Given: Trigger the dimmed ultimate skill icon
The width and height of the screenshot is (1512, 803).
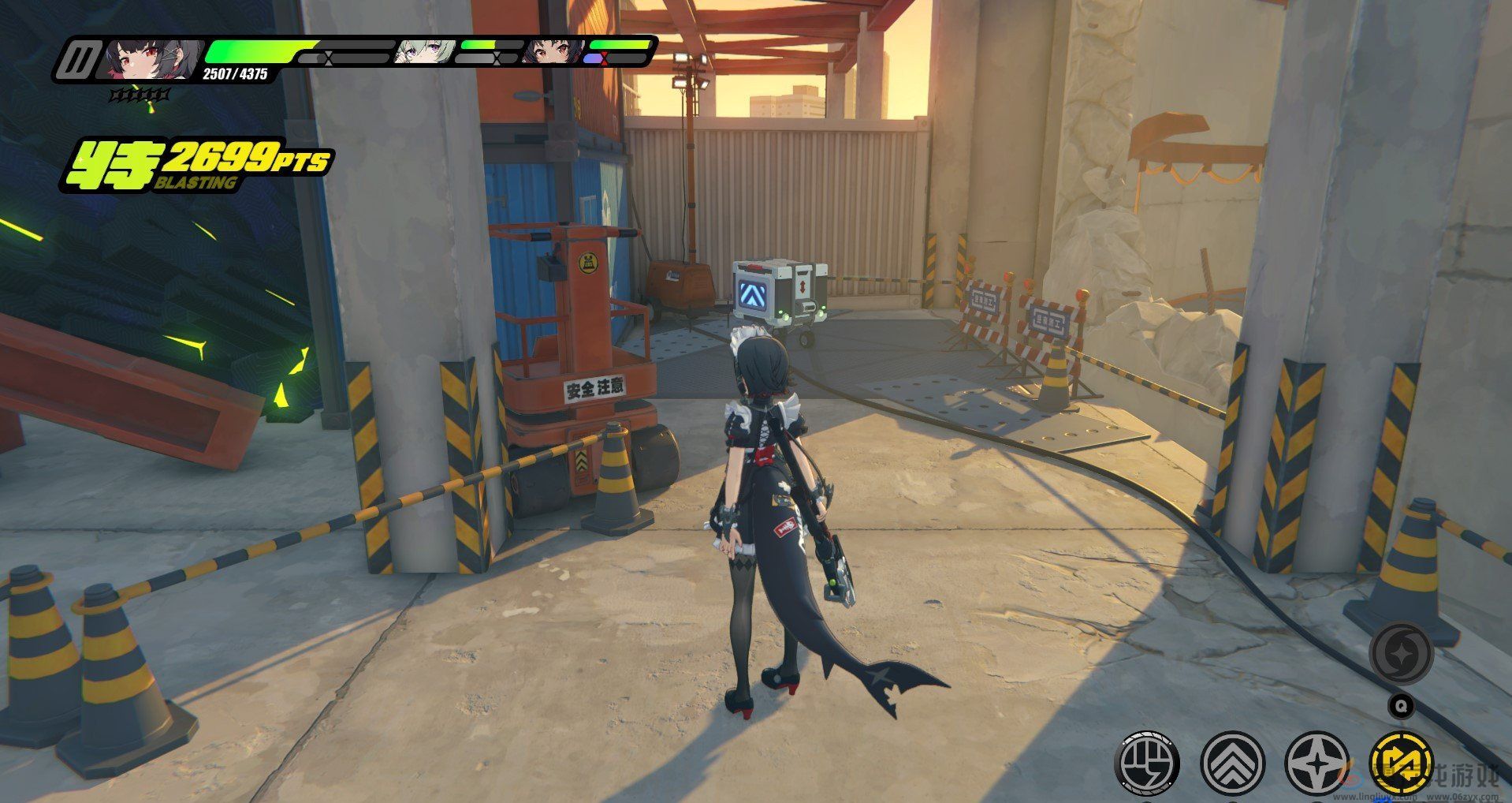Looking at the screenshot, I should pos(1400,654).
